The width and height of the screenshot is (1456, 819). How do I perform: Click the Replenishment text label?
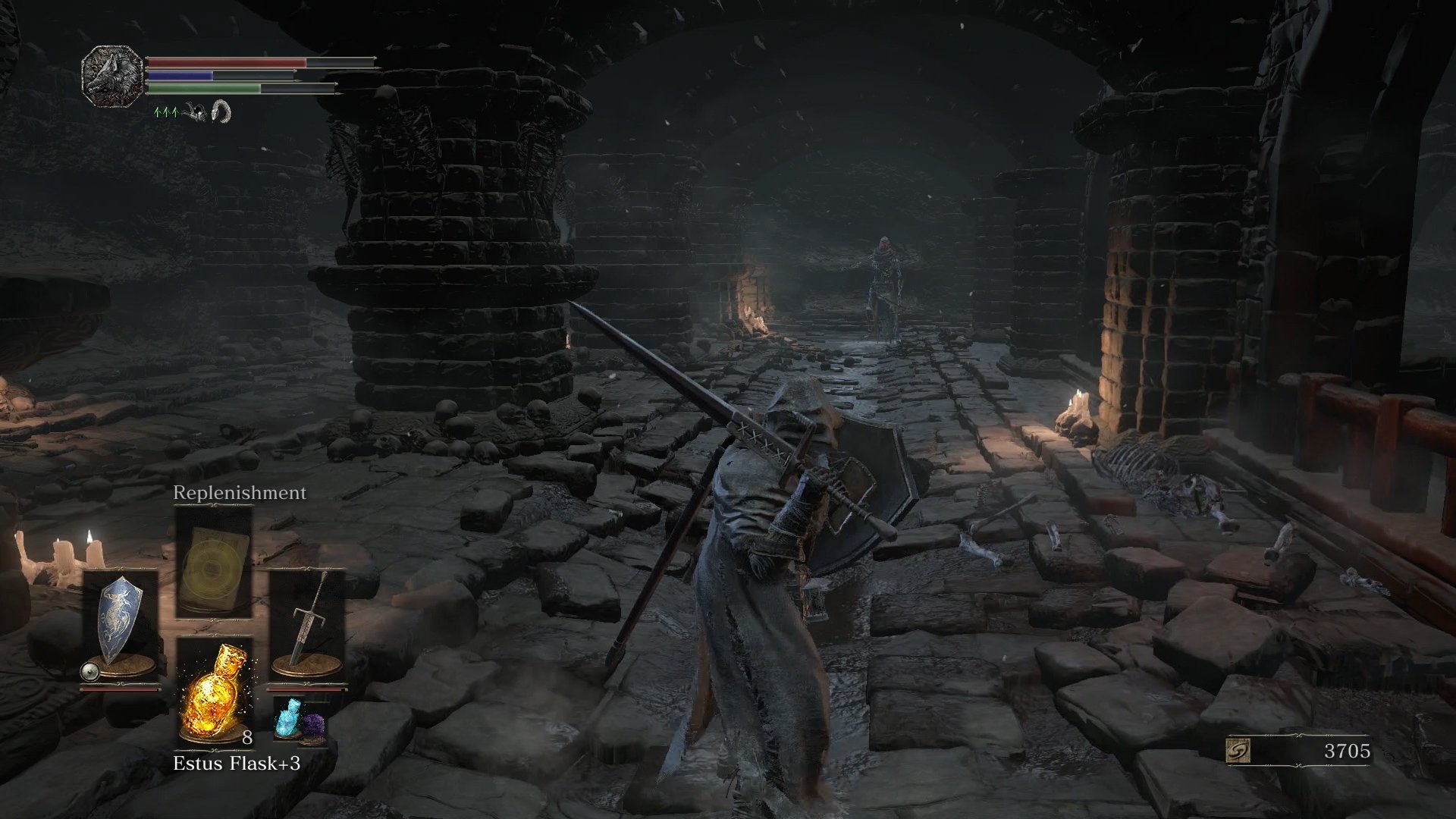click(x=239, y=492)
